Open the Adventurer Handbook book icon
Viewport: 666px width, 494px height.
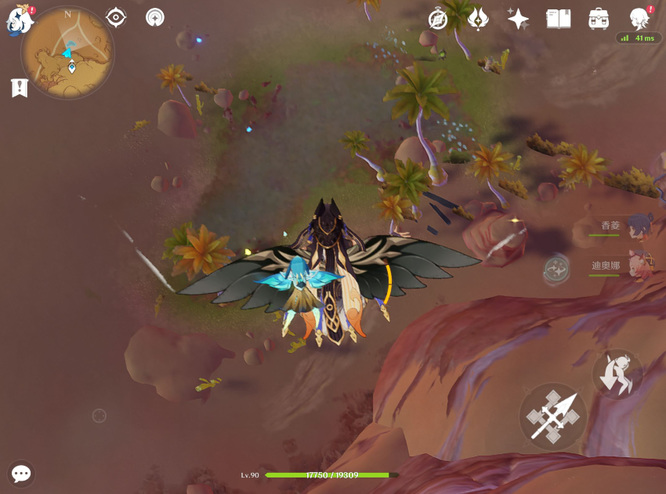558,18
